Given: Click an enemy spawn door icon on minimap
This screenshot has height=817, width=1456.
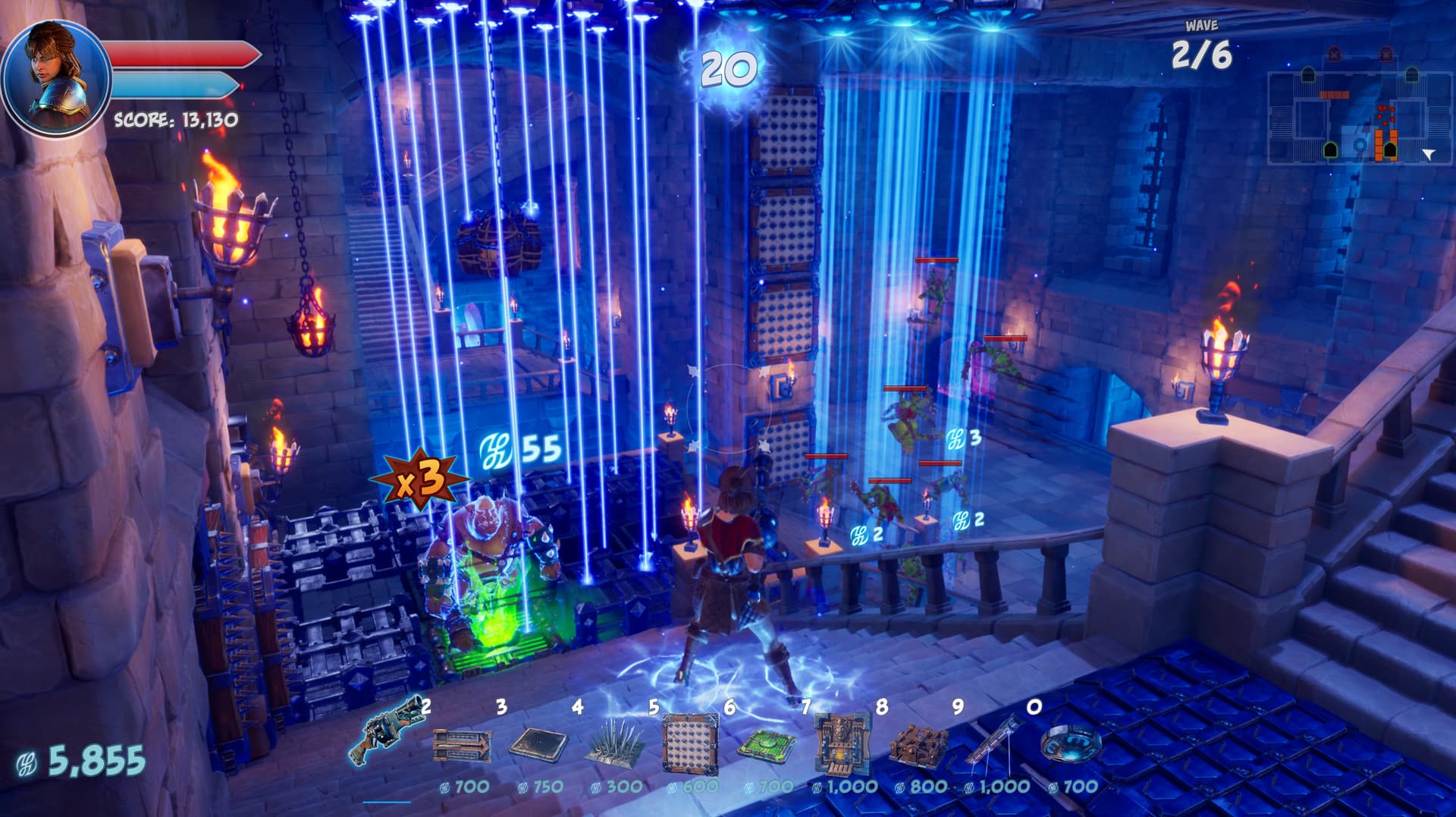Looking at the screenshot, I should click(x=1334, y=55).
